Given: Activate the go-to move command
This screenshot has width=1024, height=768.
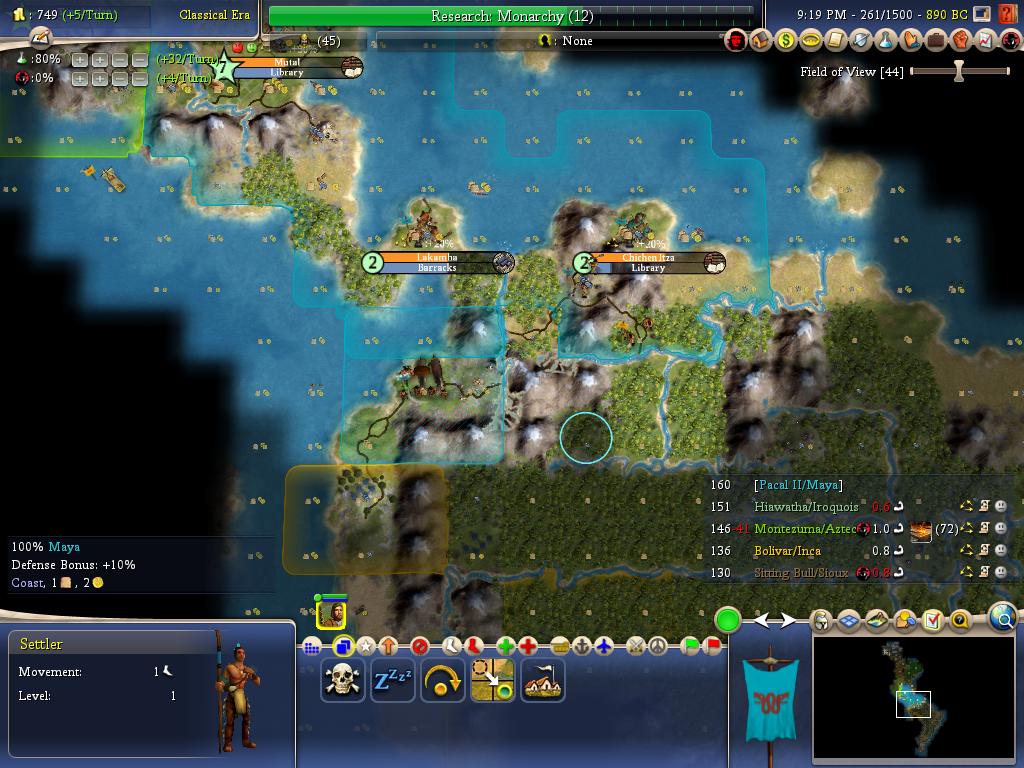Looking at the screenshot, I should [493, 681].
